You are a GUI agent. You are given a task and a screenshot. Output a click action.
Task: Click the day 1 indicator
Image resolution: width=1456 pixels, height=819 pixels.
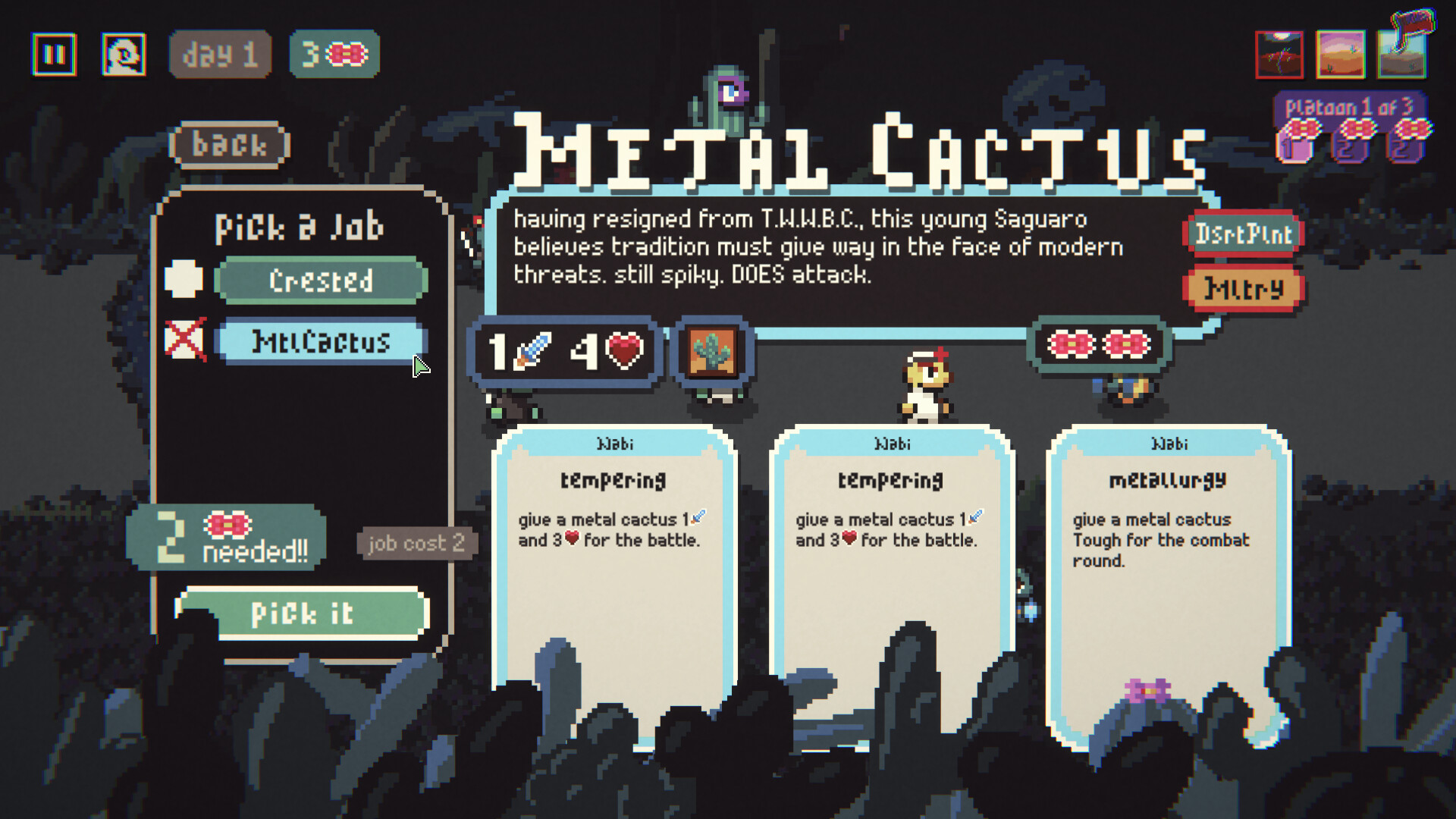[220, 53]
